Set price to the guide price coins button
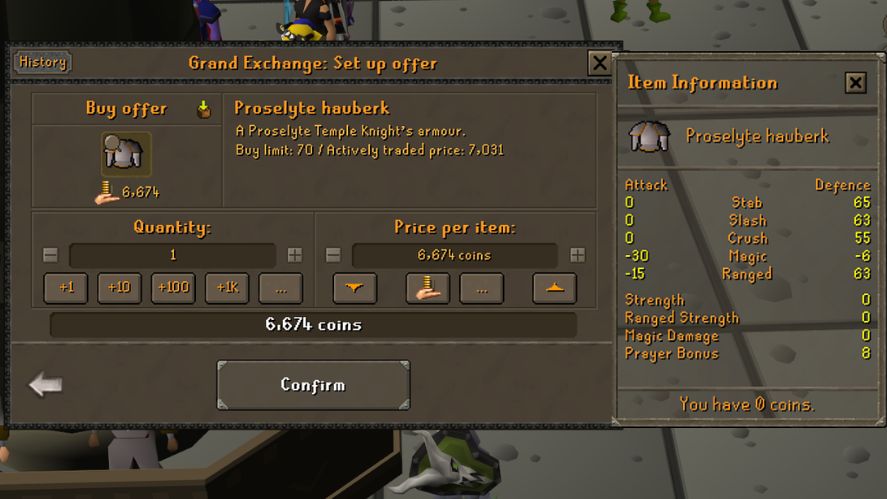 427,288
